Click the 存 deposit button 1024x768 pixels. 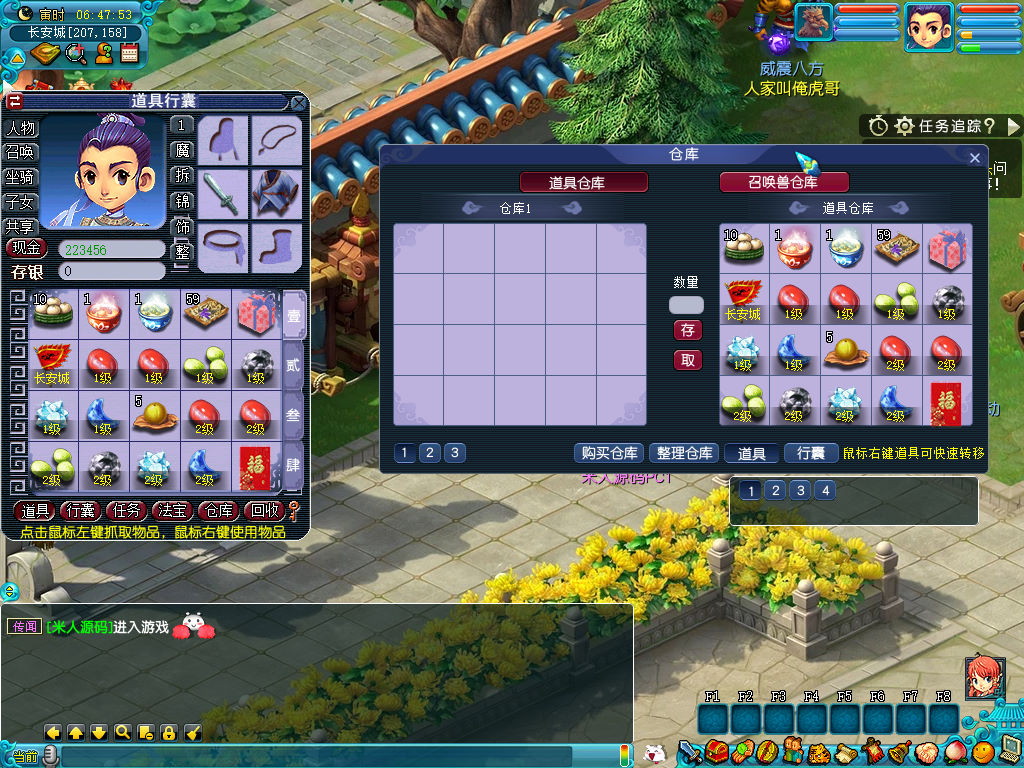click(687, 330)
